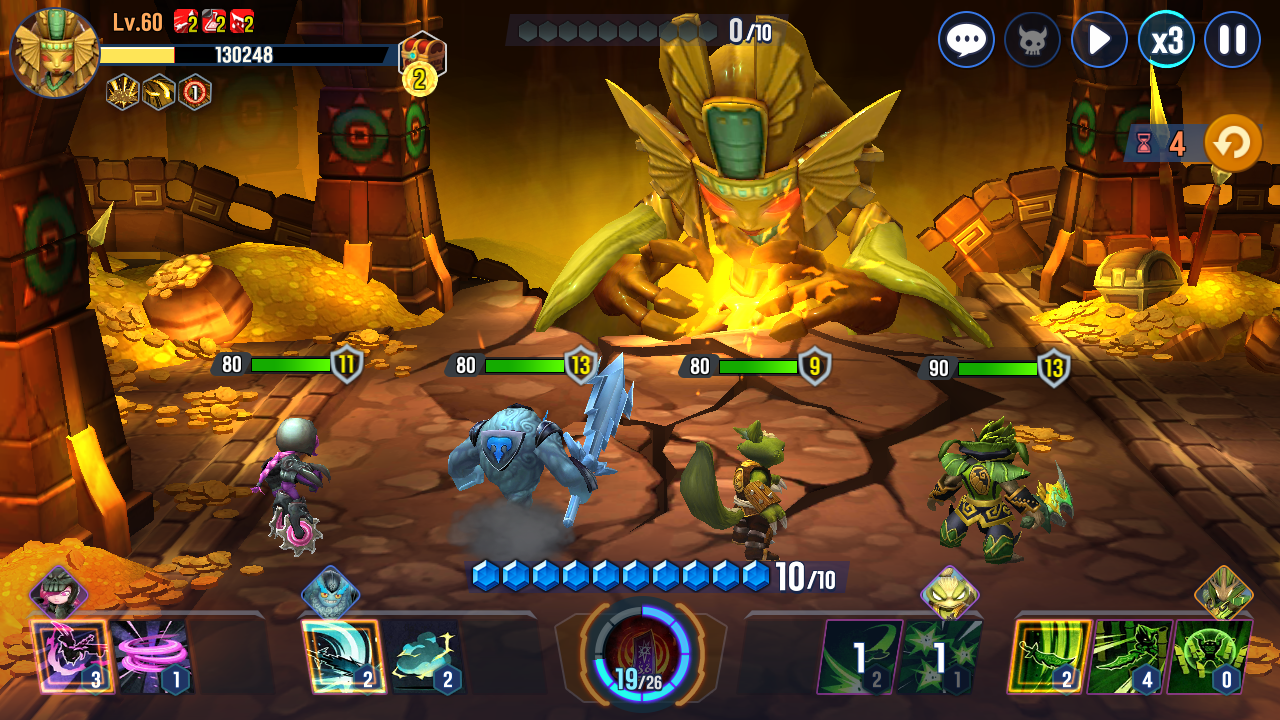Toggle auto-play with the play arrow button
1280x720 pixels.
(1099, 40)
